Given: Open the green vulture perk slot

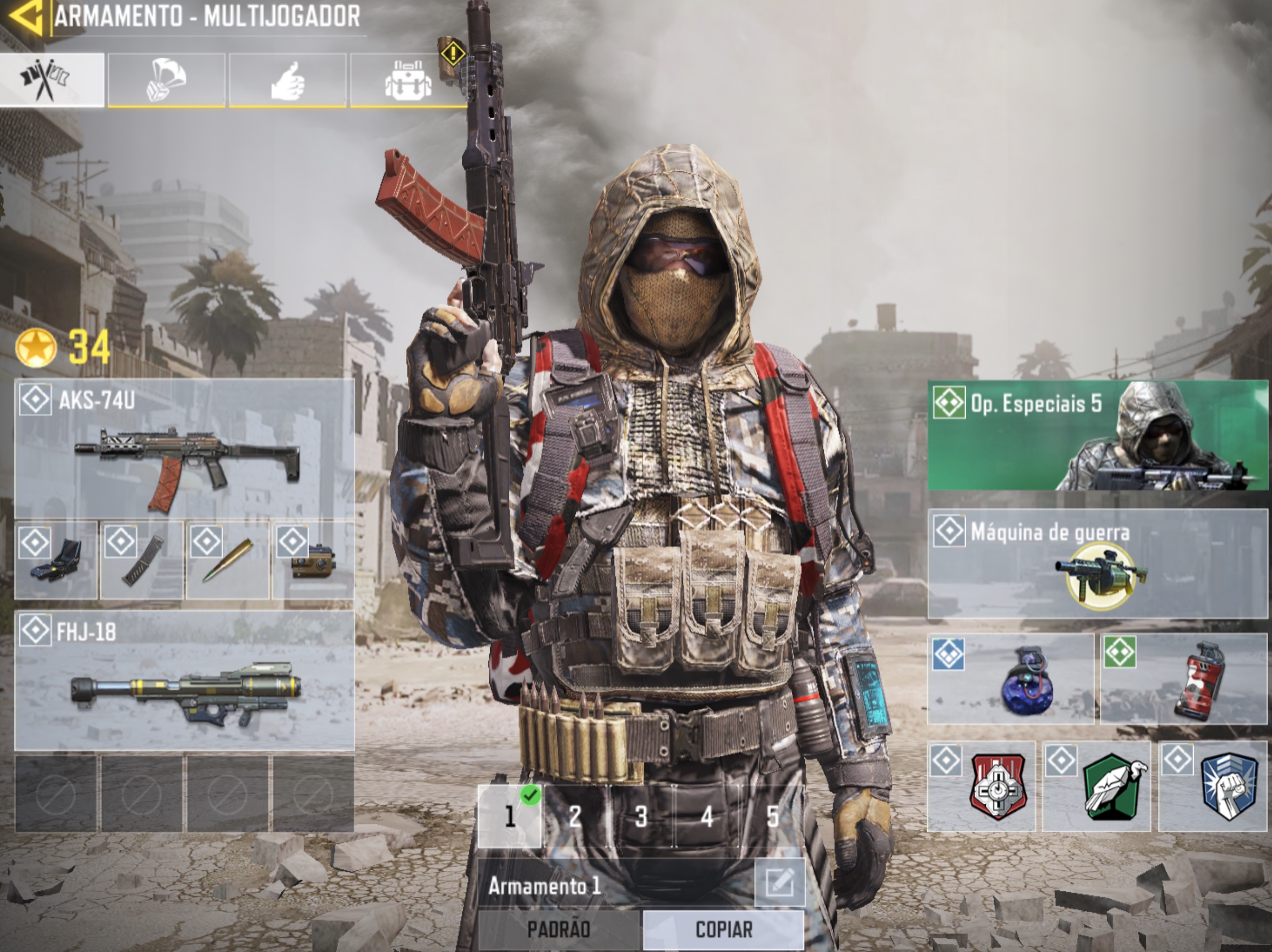Looking at the screenshot, I should [x=1097, y=787].
